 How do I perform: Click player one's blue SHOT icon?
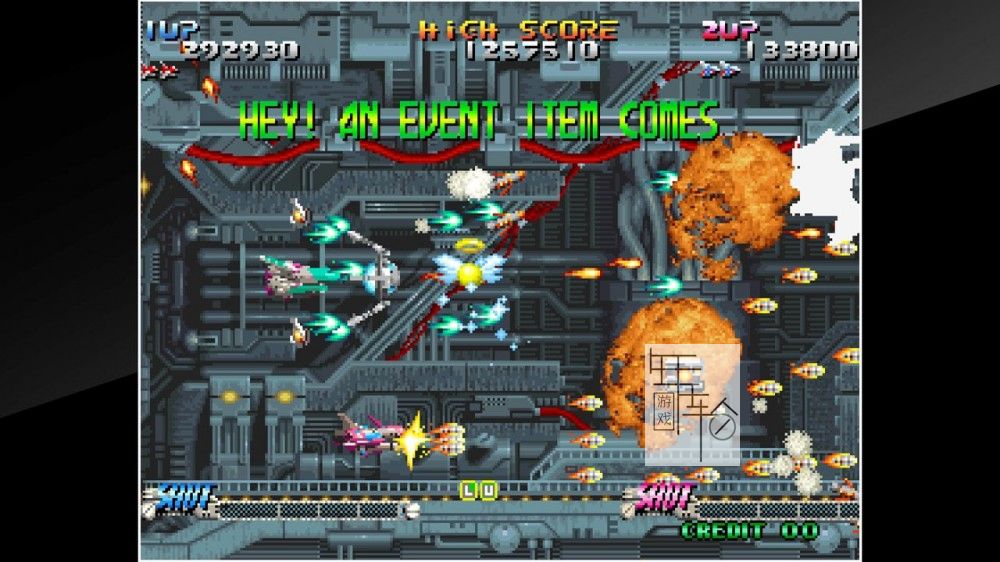click(x=184, y=496)
